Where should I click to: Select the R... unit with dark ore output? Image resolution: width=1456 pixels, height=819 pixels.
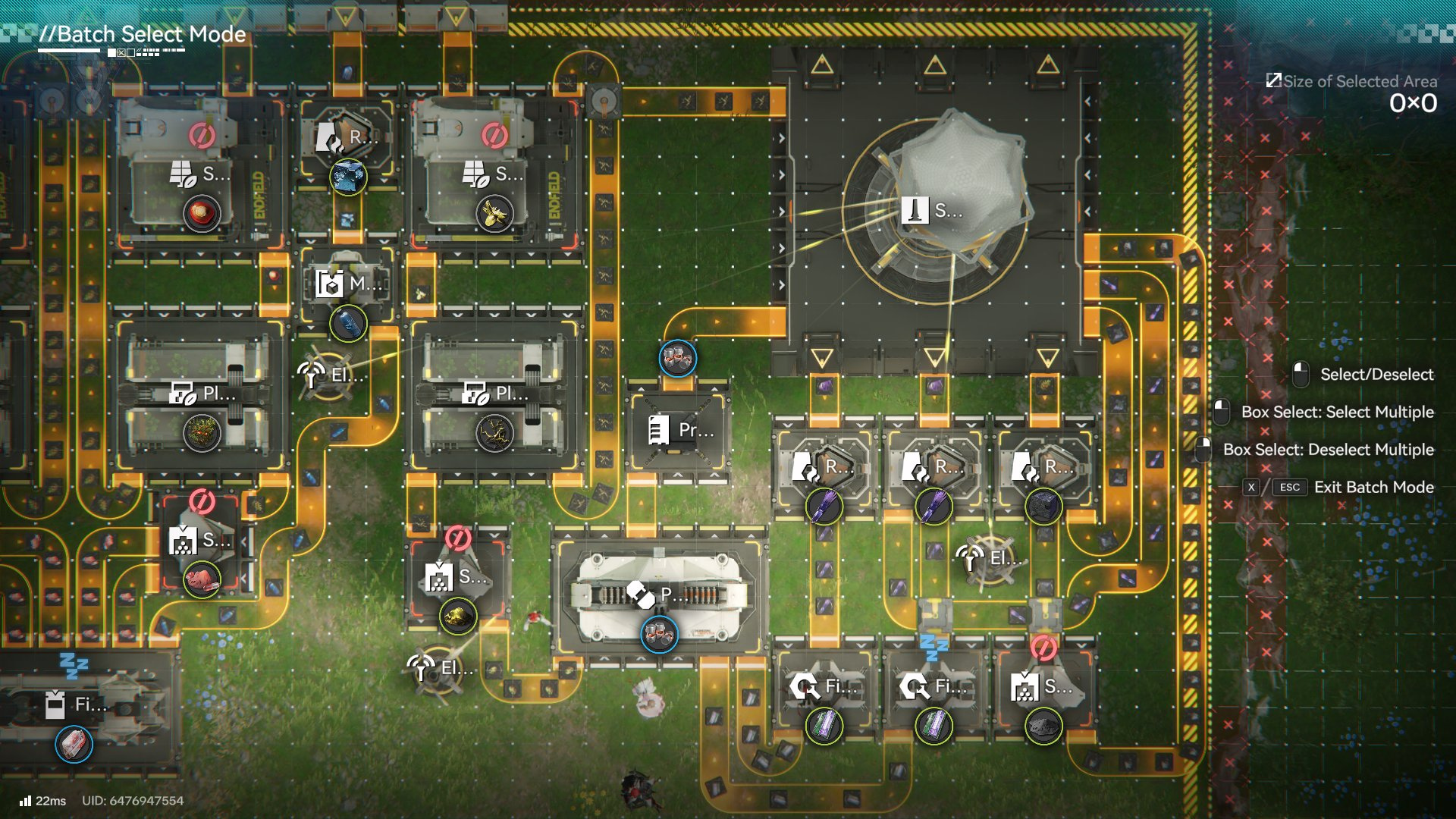click(x=1043, y=467)
